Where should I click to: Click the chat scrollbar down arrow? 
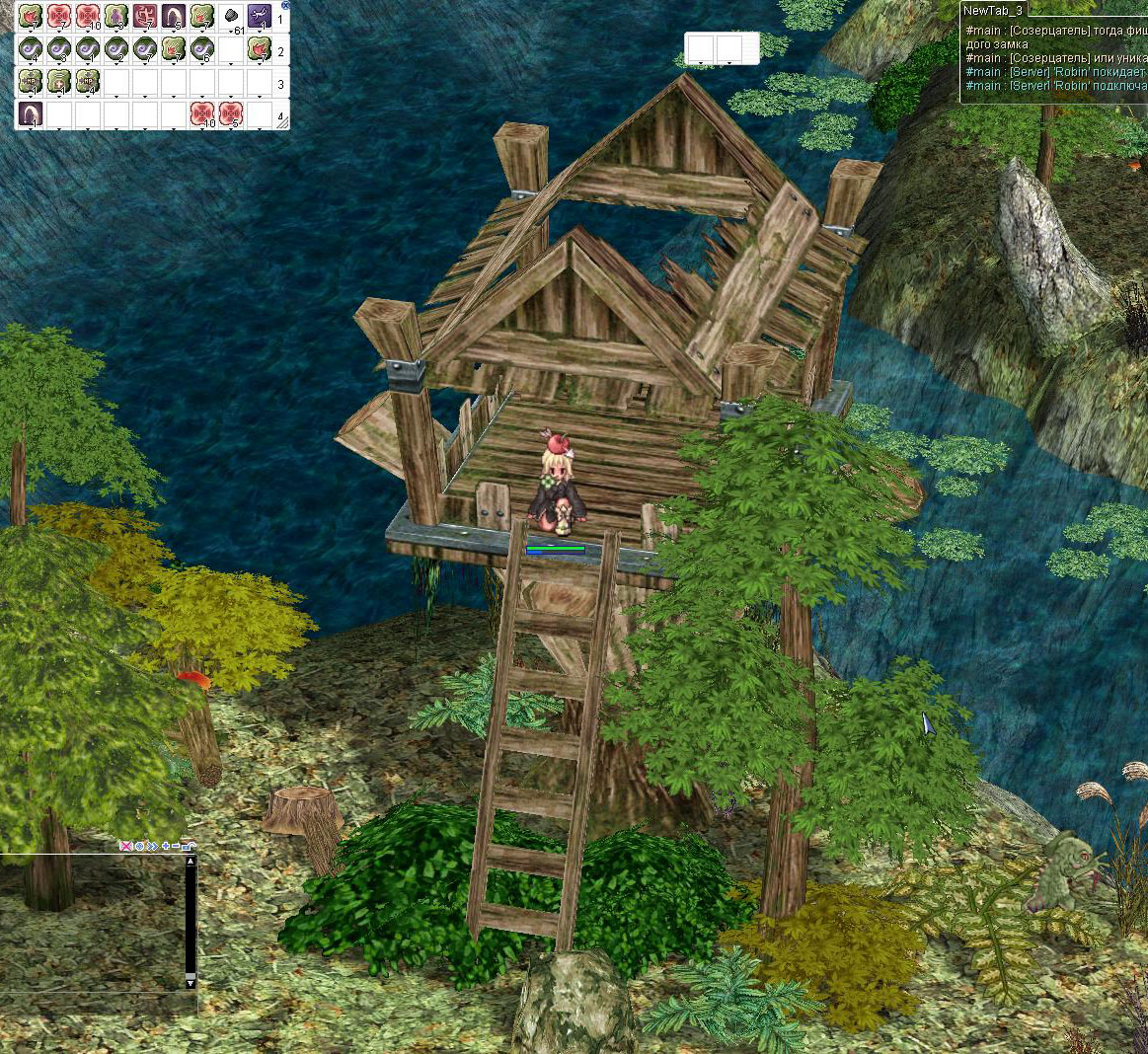[191, 982]
